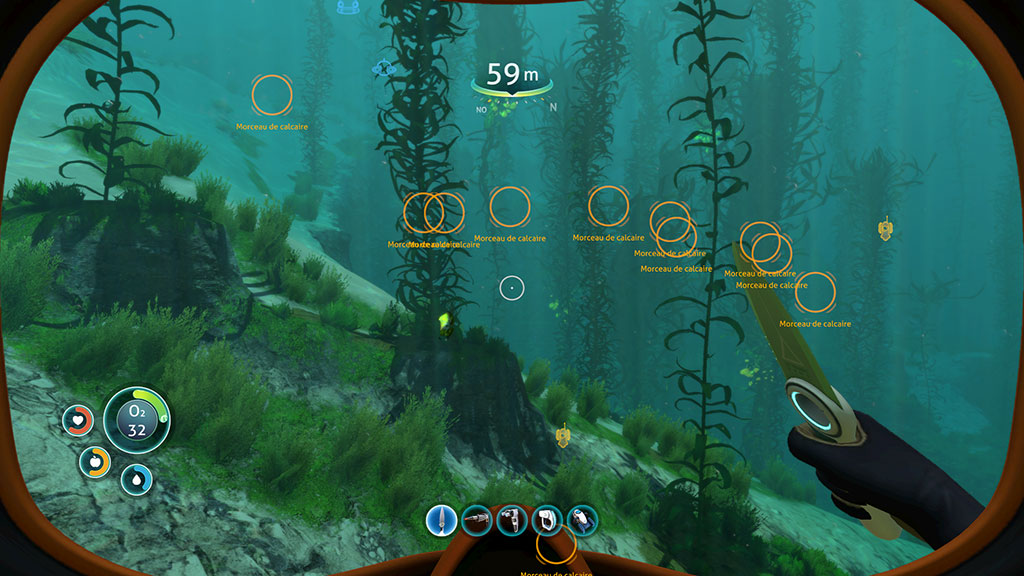Image resolution: width=1024 pixels, height=576 pixels.
Task: Equip the red-tipped handheld tool in the hotbar
Action: 477,519
